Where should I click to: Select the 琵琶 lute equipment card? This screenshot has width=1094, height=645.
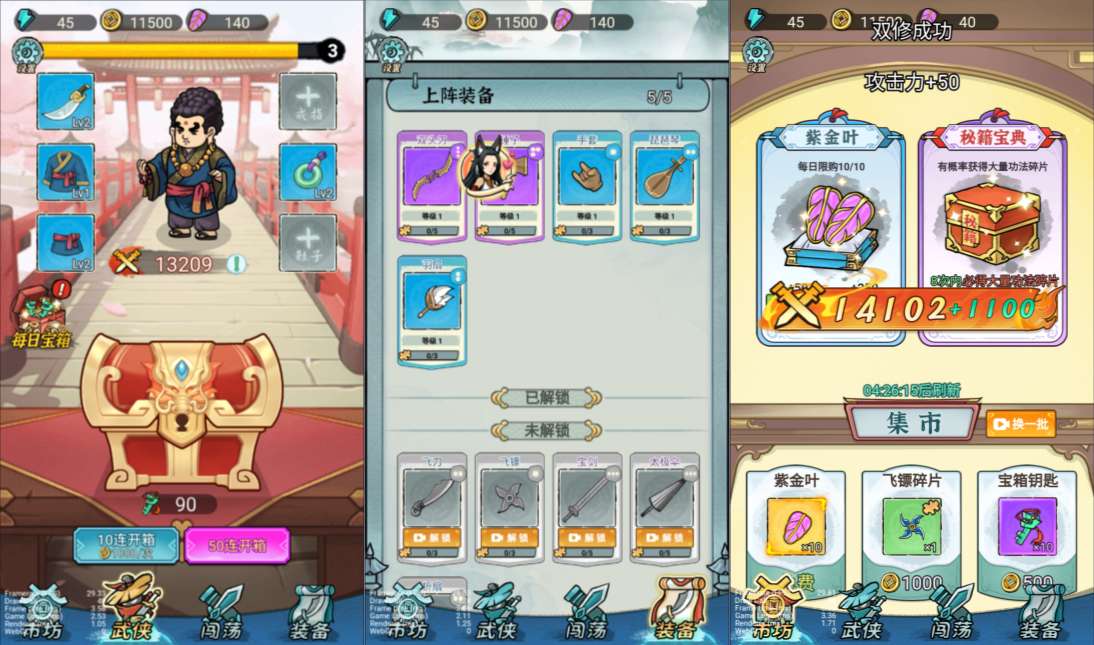point(665,185)
